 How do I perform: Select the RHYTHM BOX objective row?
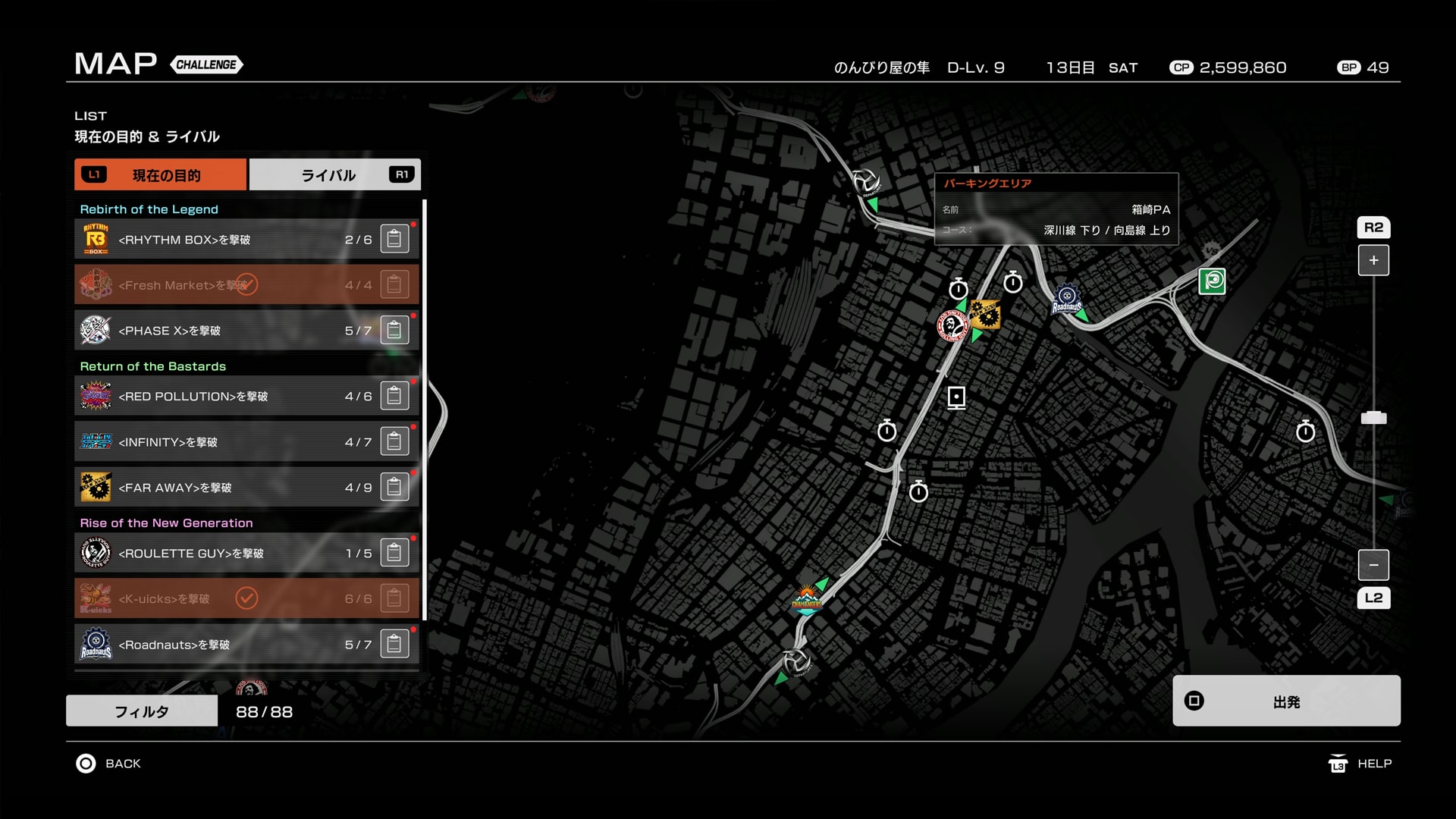227,240
